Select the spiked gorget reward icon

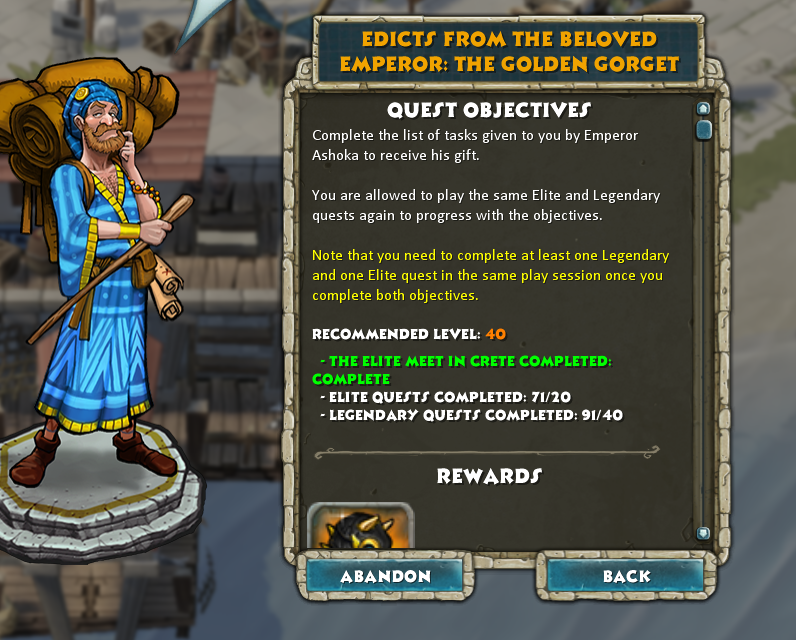click(360, 526)
